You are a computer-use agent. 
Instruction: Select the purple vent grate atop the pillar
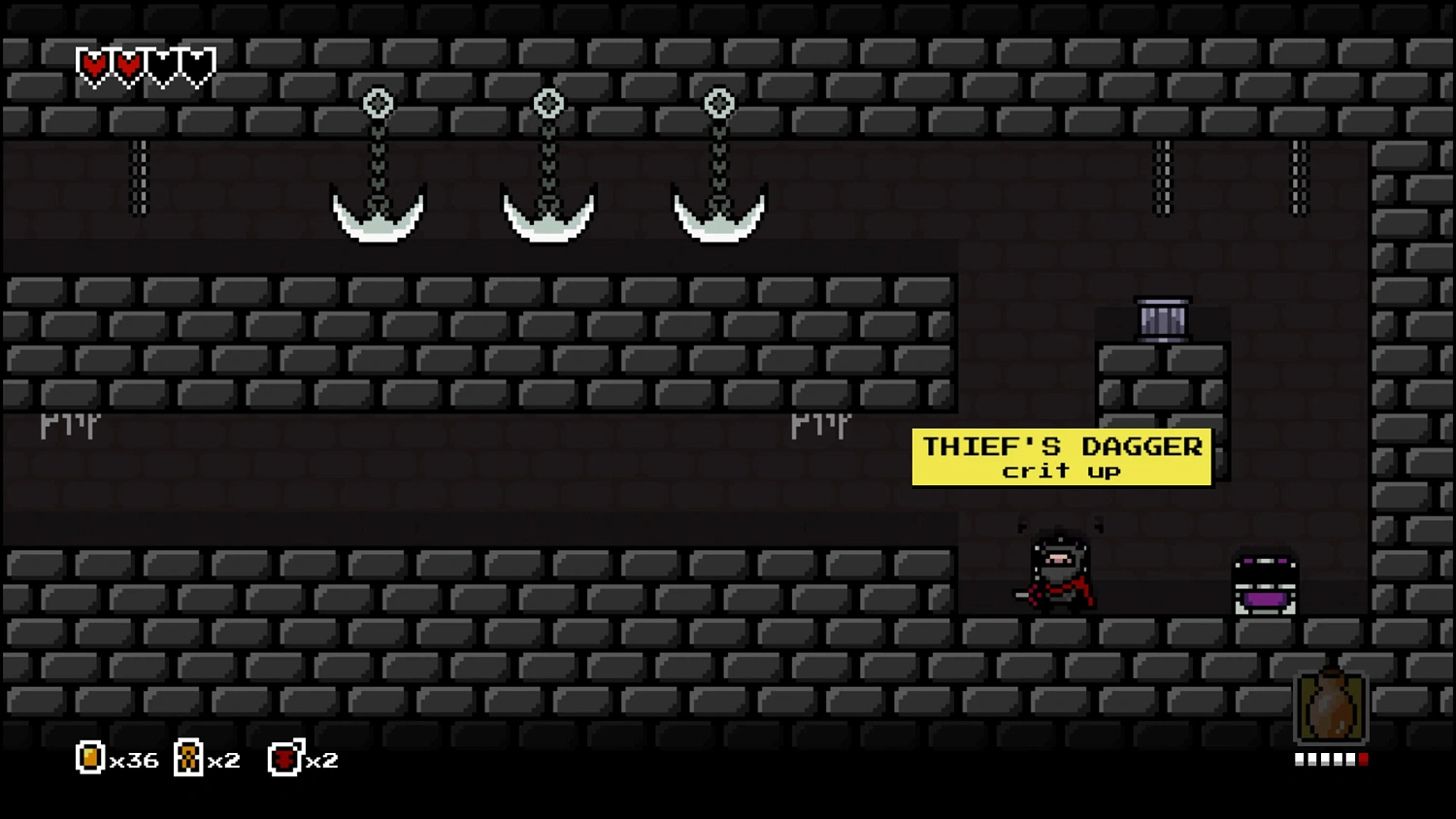(1162, 318)
